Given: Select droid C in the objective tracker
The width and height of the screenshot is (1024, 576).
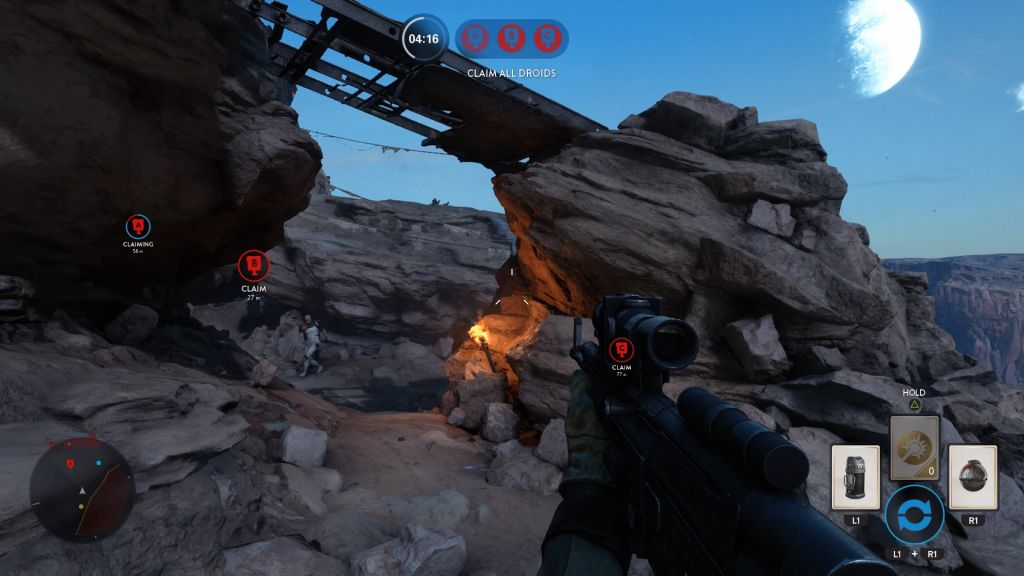Looking at the screenshot, I should point(545,39).
